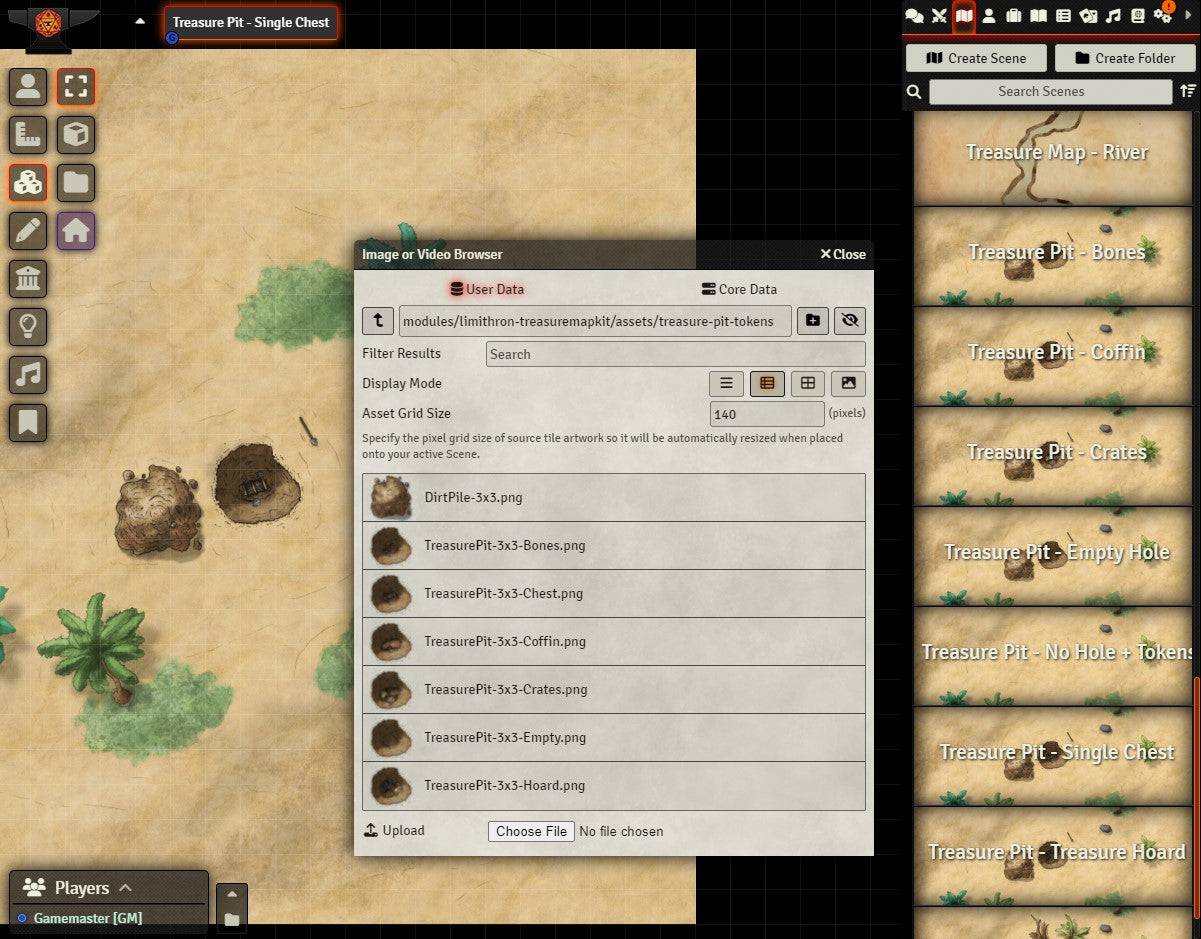Toggle the privacy eye-slash button
Image resolution: width=1201 pixels, height=939 pixels.
(x=850, y=320)
